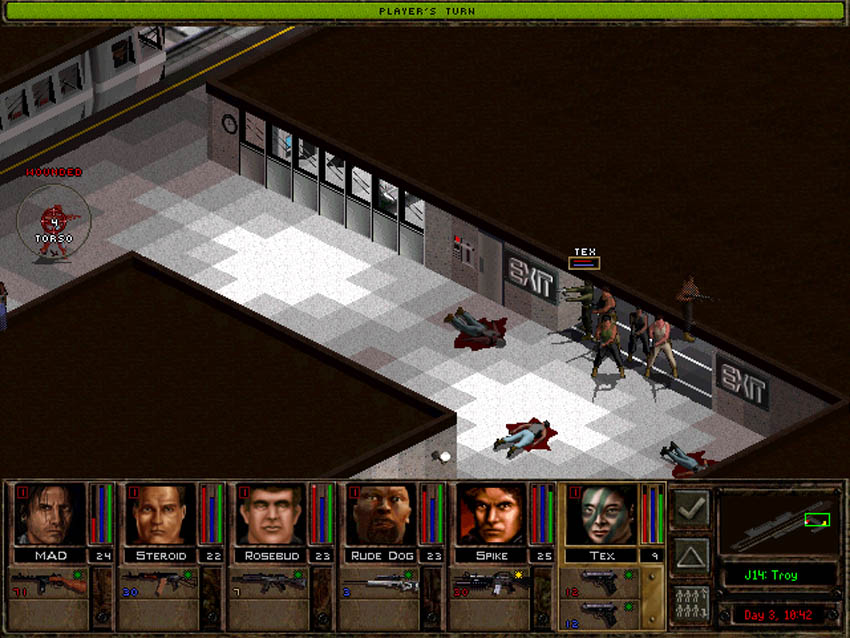This screenshot has width=850, height=638.
Task: Choose Rosebud's portrait
Action: click(x=270, y=514)
